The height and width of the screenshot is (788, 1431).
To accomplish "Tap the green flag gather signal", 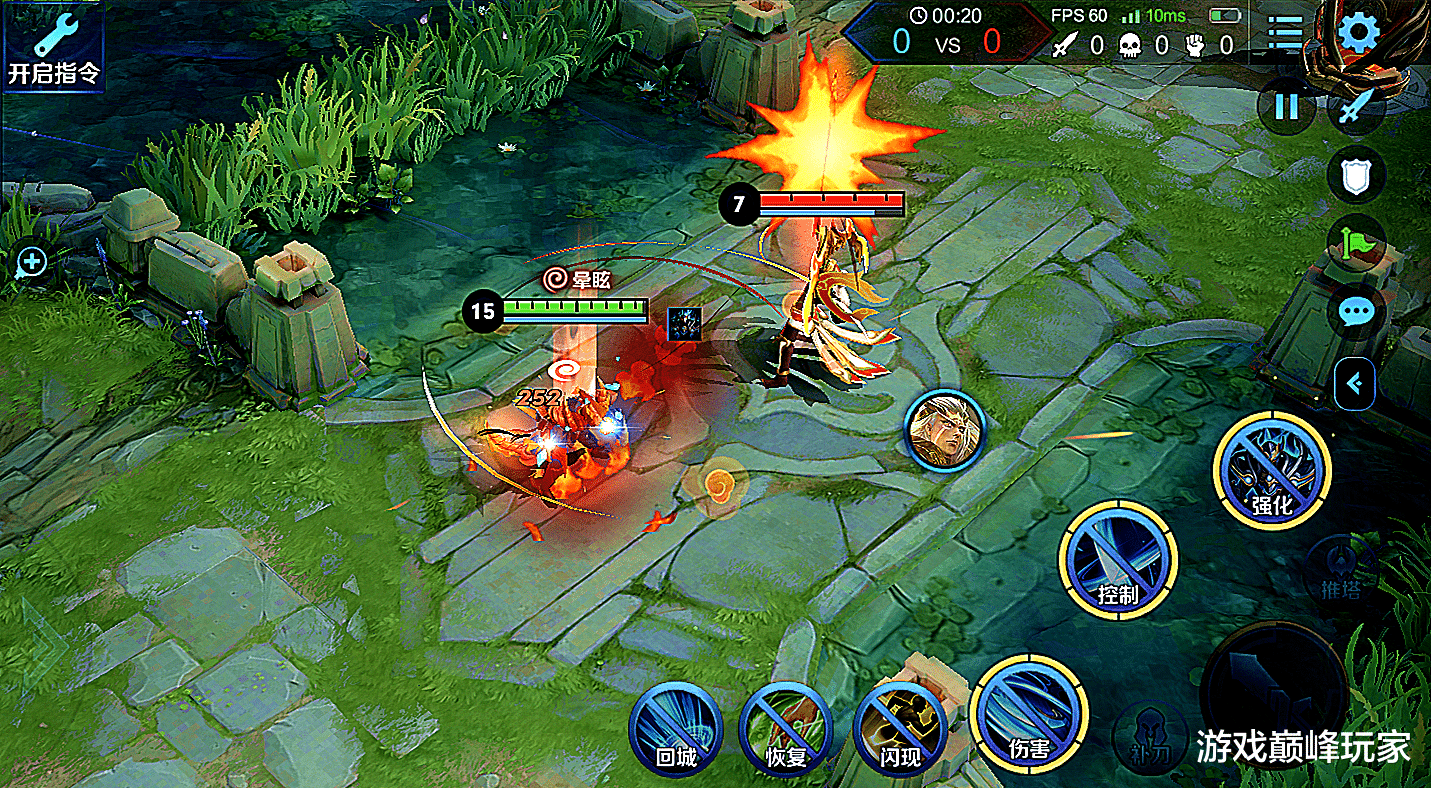I will 1355,244.
